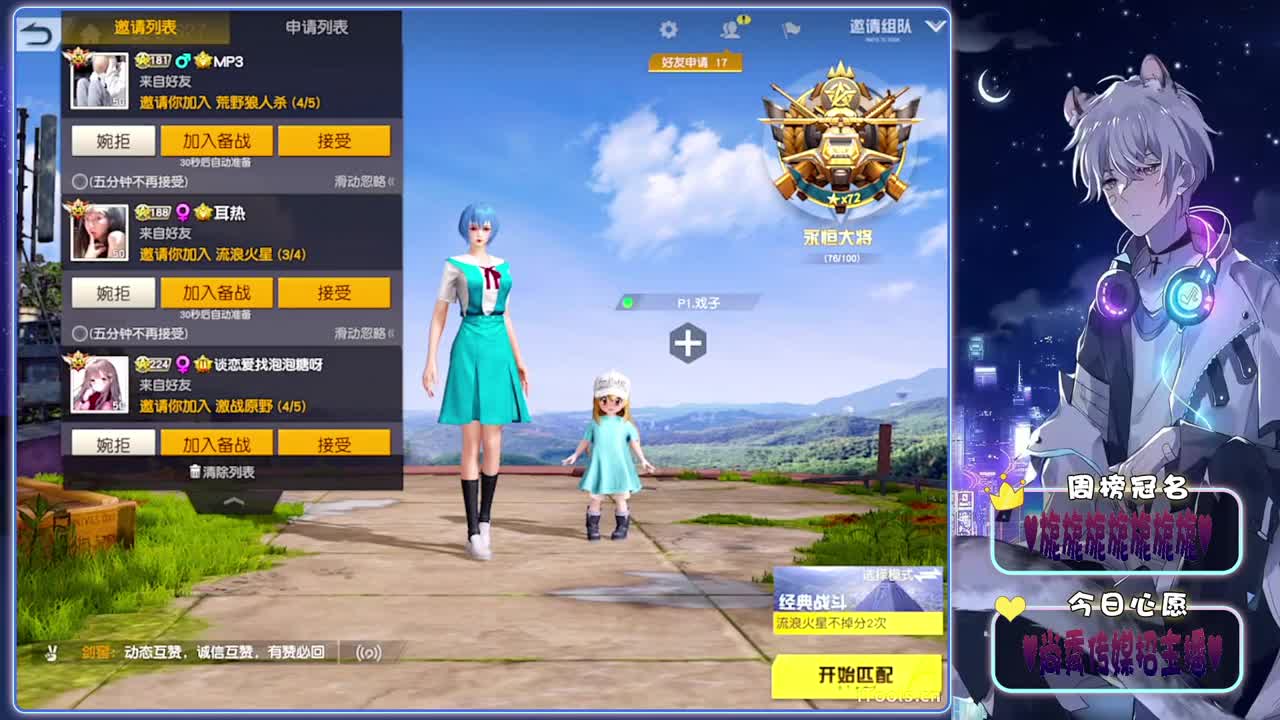Accept 耳热's 流浪火星 invitation via 接受

(x=334, y=292)
